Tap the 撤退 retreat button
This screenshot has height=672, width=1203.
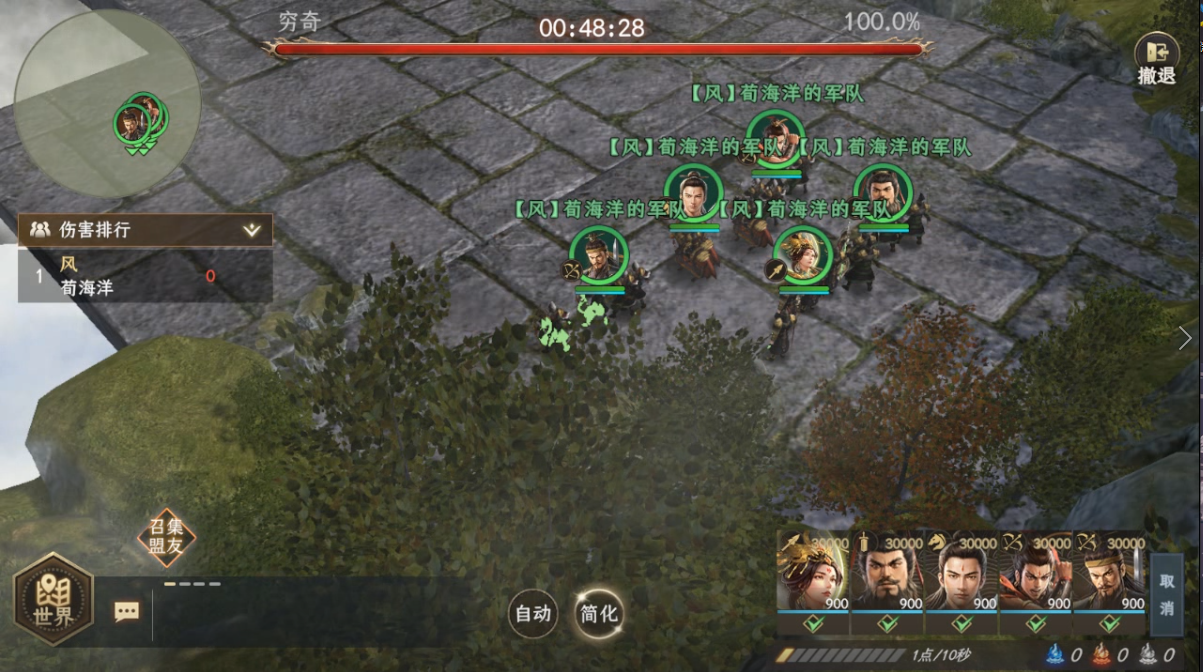click(x=1155, y=60)
